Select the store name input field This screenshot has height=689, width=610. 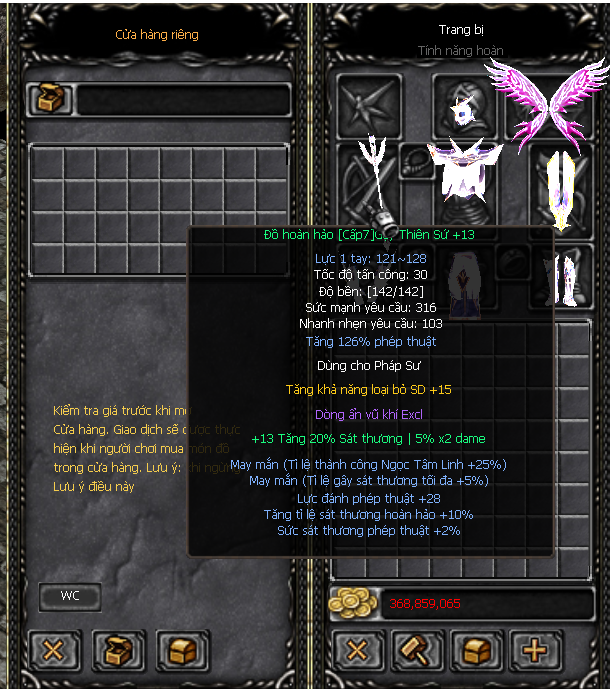[184, 100]
